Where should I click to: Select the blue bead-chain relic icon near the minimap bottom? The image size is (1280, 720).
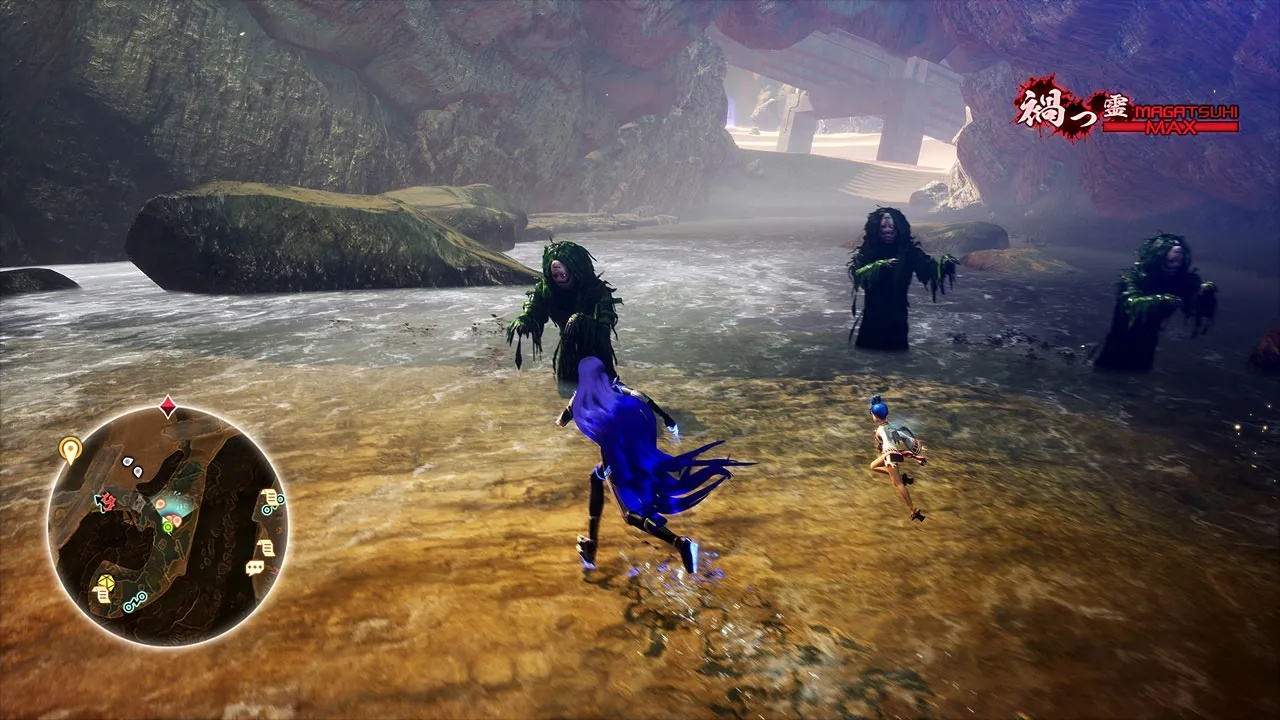coord(134,602)
